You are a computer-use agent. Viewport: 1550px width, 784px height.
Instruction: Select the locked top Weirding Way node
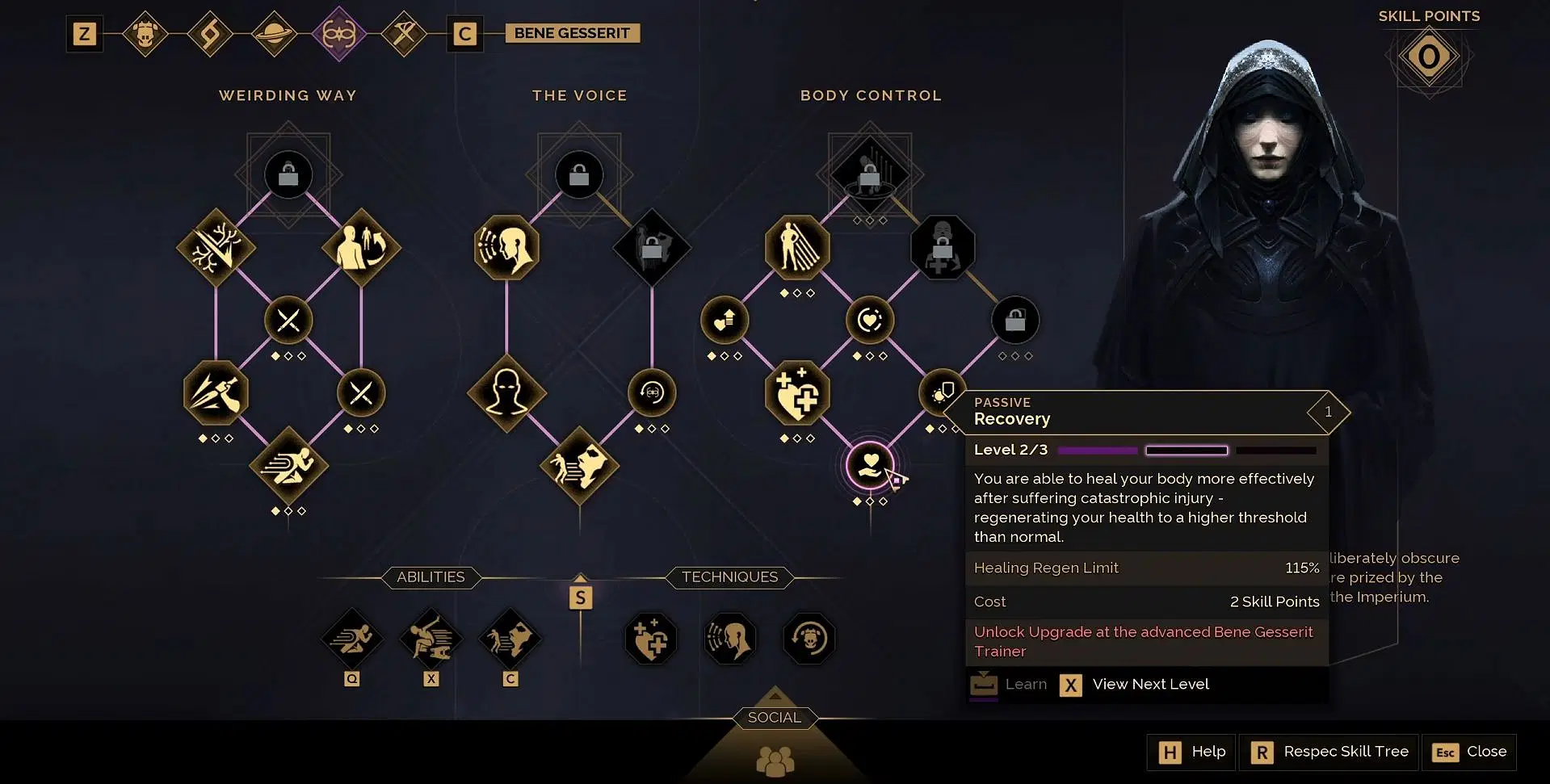(x=288, y=174)
